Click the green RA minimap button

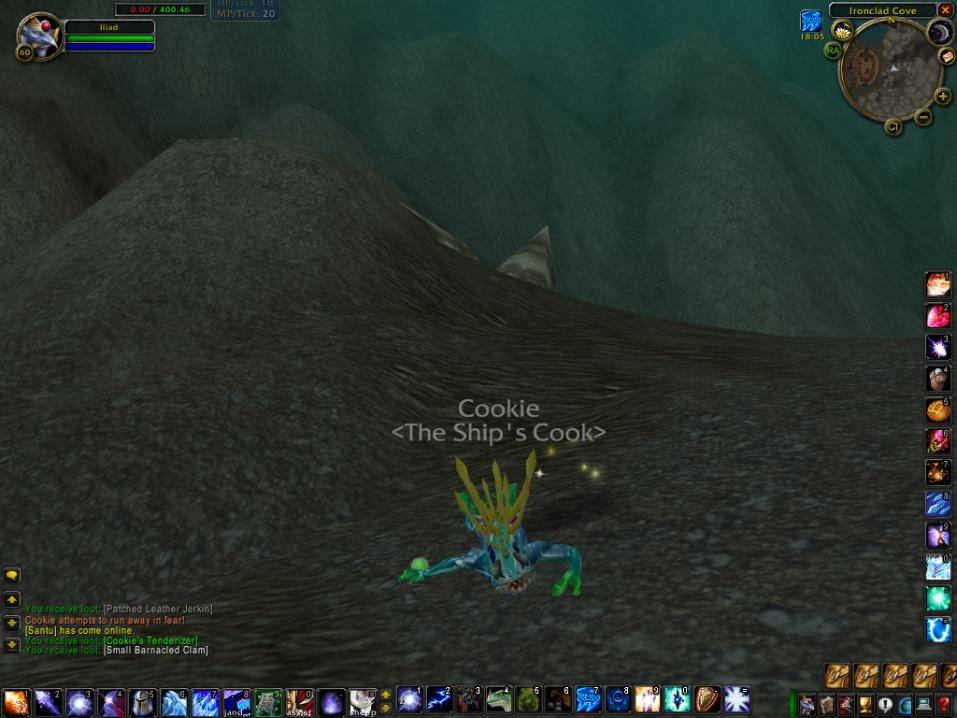tap(832, 50)
